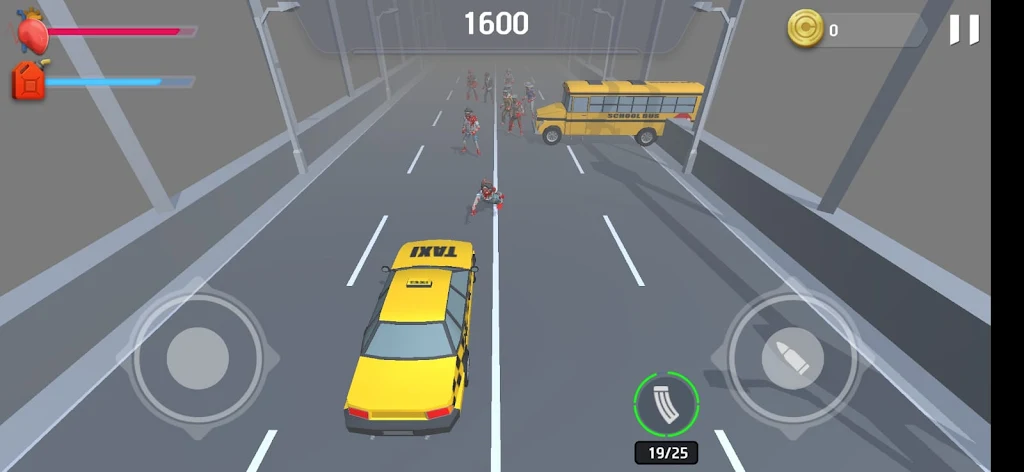Tap the gold coin counter icon
Screen dimensions: 1024x472
(x=805, y=29)
